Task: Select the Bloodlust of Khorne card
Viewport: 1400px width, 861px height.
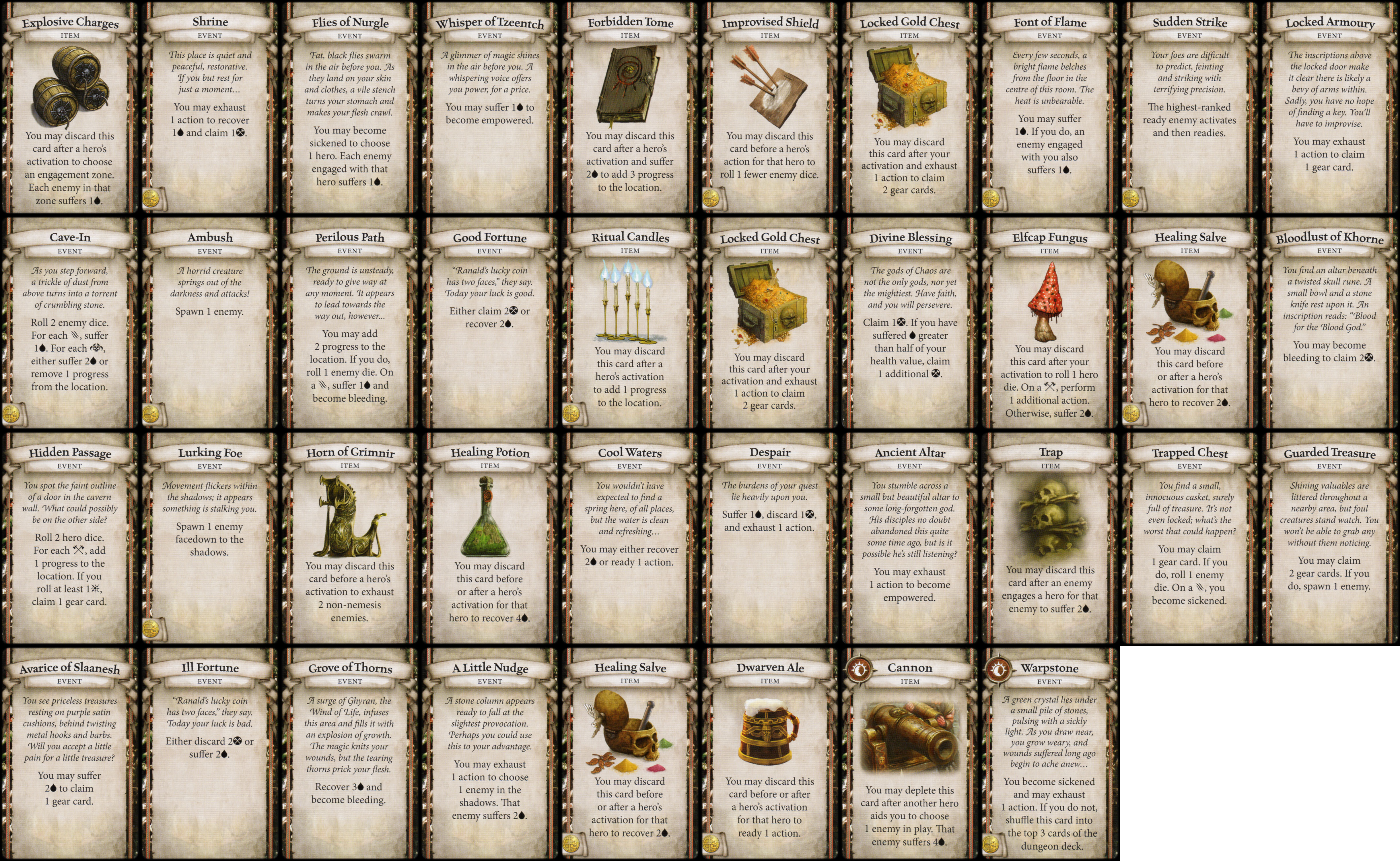Action: [x=1330, y=323]
